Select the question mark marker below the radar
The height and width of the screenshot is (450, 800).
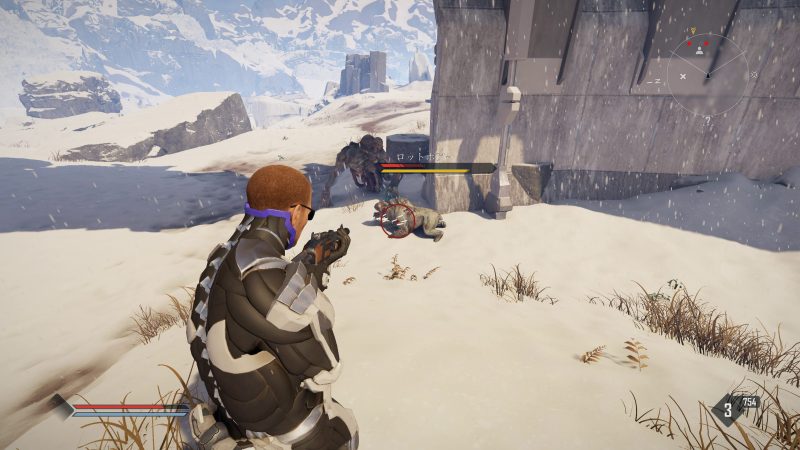(x=707, y=120)
